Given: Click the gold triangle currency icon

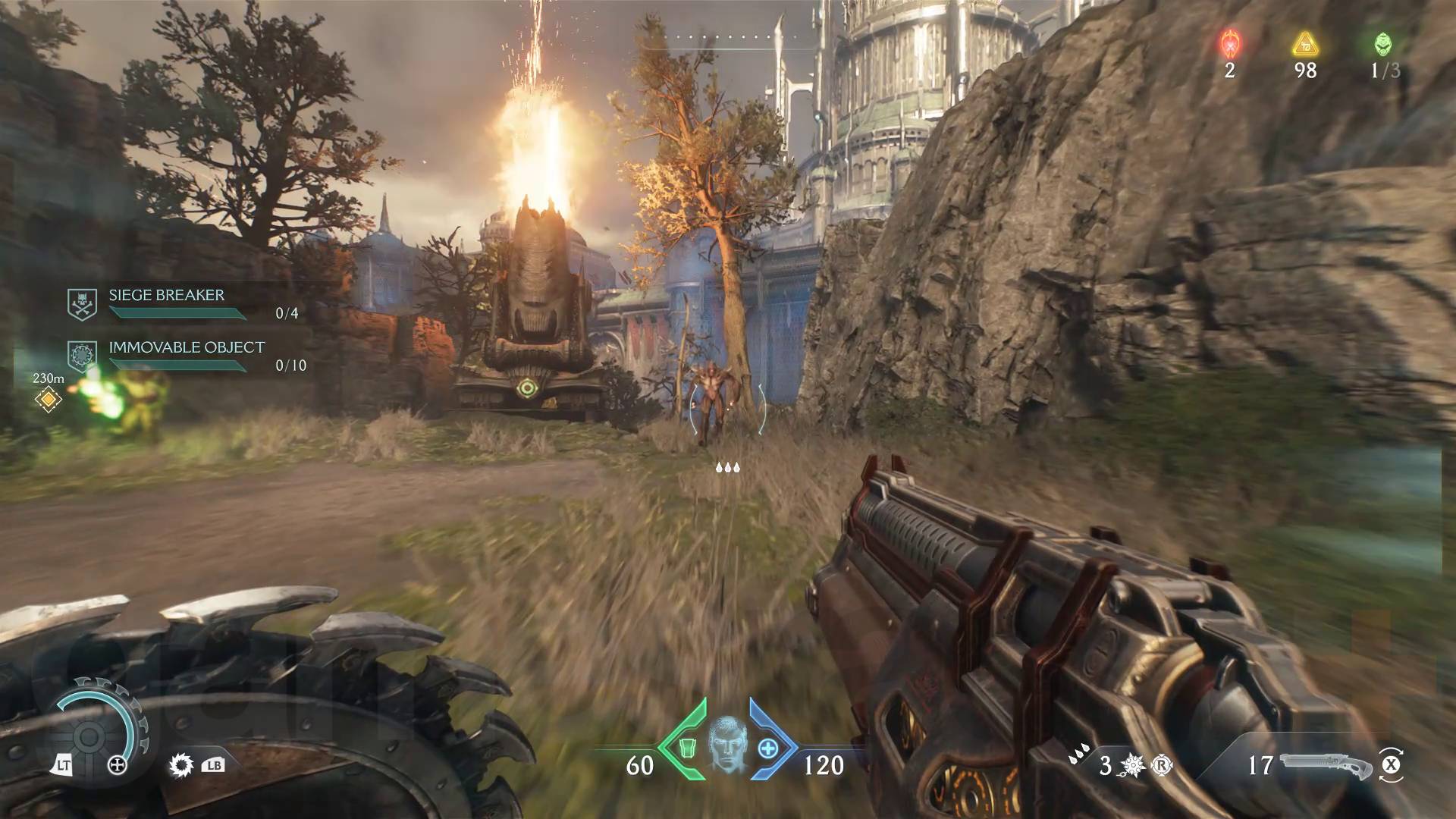Looking at the screenshot, I should [1305, 44].
